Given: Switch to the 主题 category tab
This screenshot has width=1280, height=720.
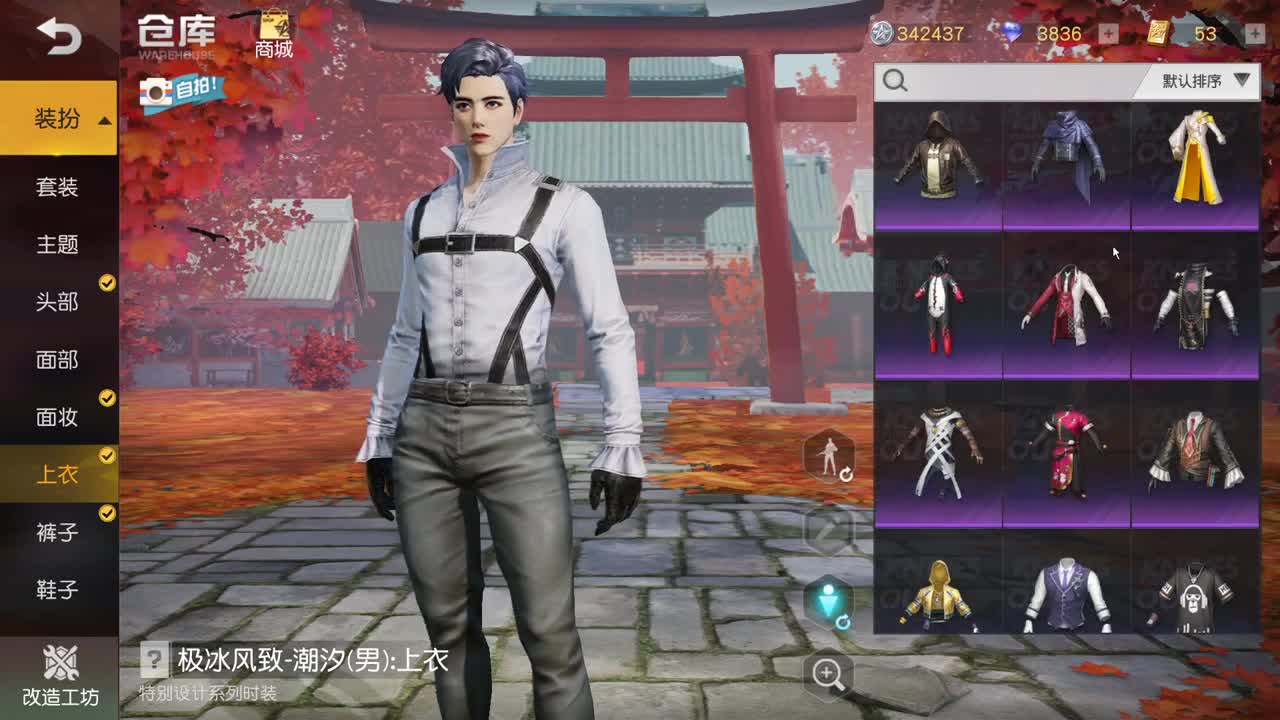Looking at the screenshot, I should coord(59,245).
